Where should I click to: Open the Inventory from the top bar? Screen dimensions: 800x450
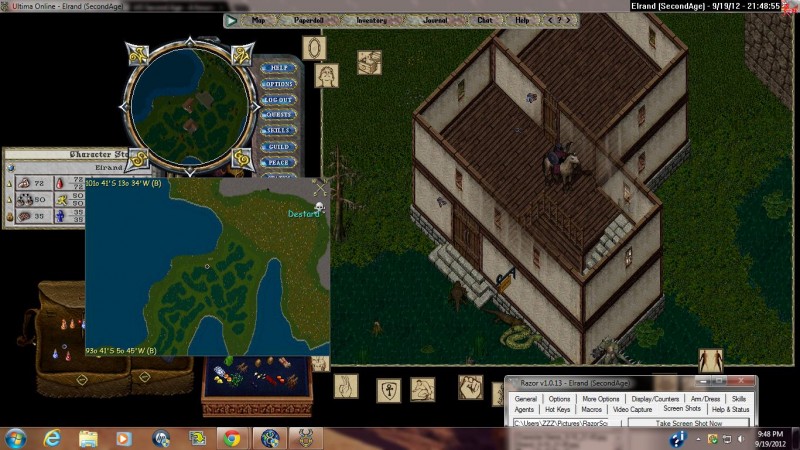point(371,20)
